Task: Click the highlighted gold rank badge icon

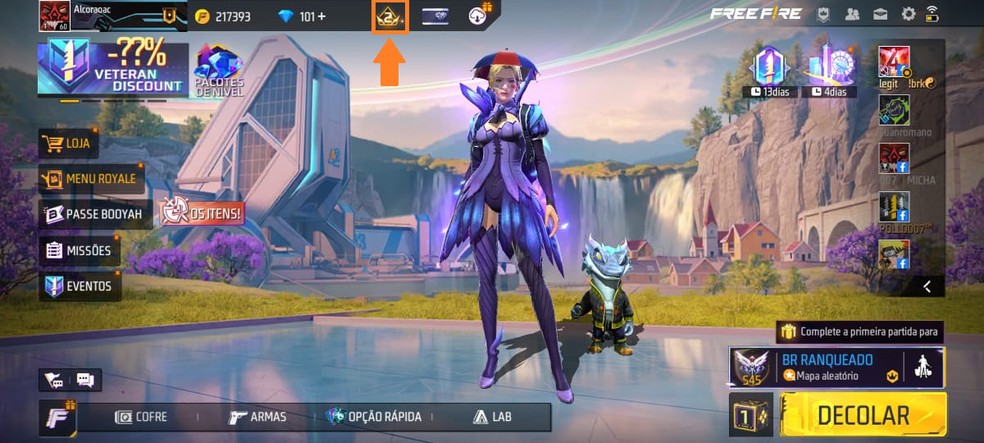Action: pyautogui.click(x=389, y=16)
